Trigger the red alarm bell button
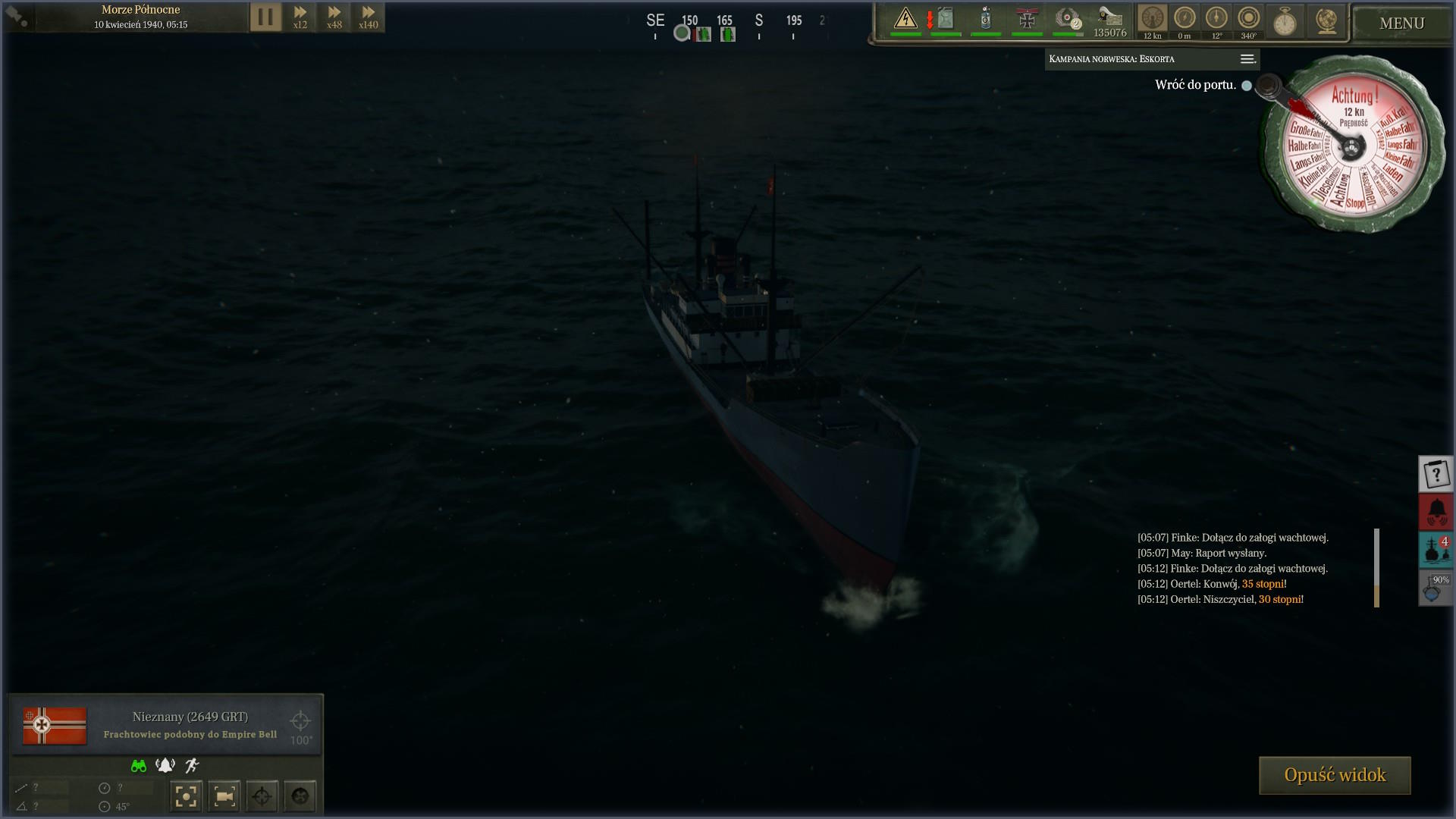 (x=1436, y=512)
